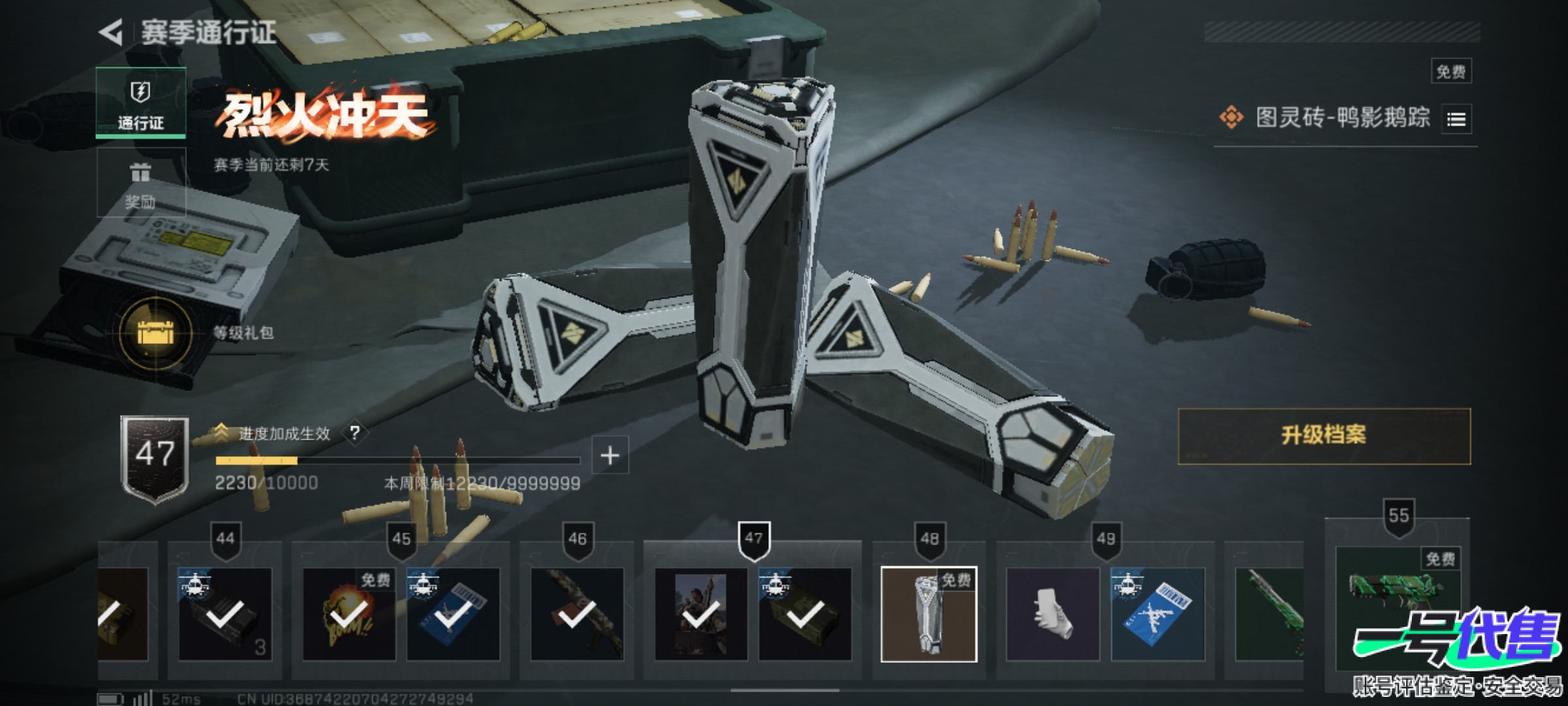Switch to the 通行证 tab
Screen dimensions: 1568x706
point(140,103)
